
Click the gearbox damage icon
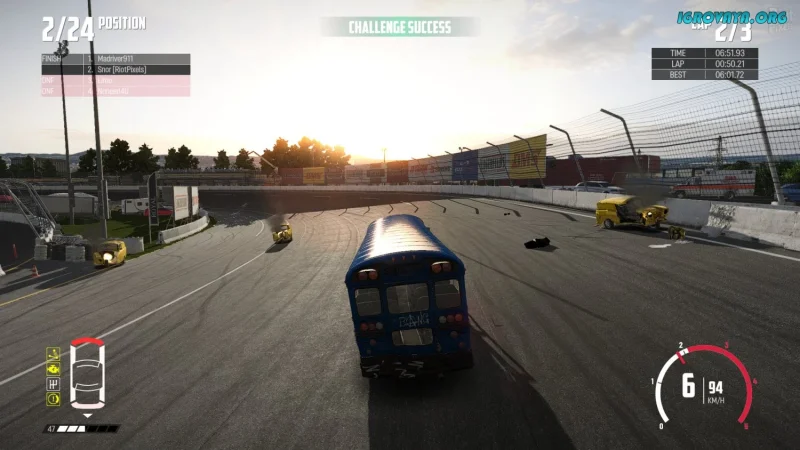53,383
